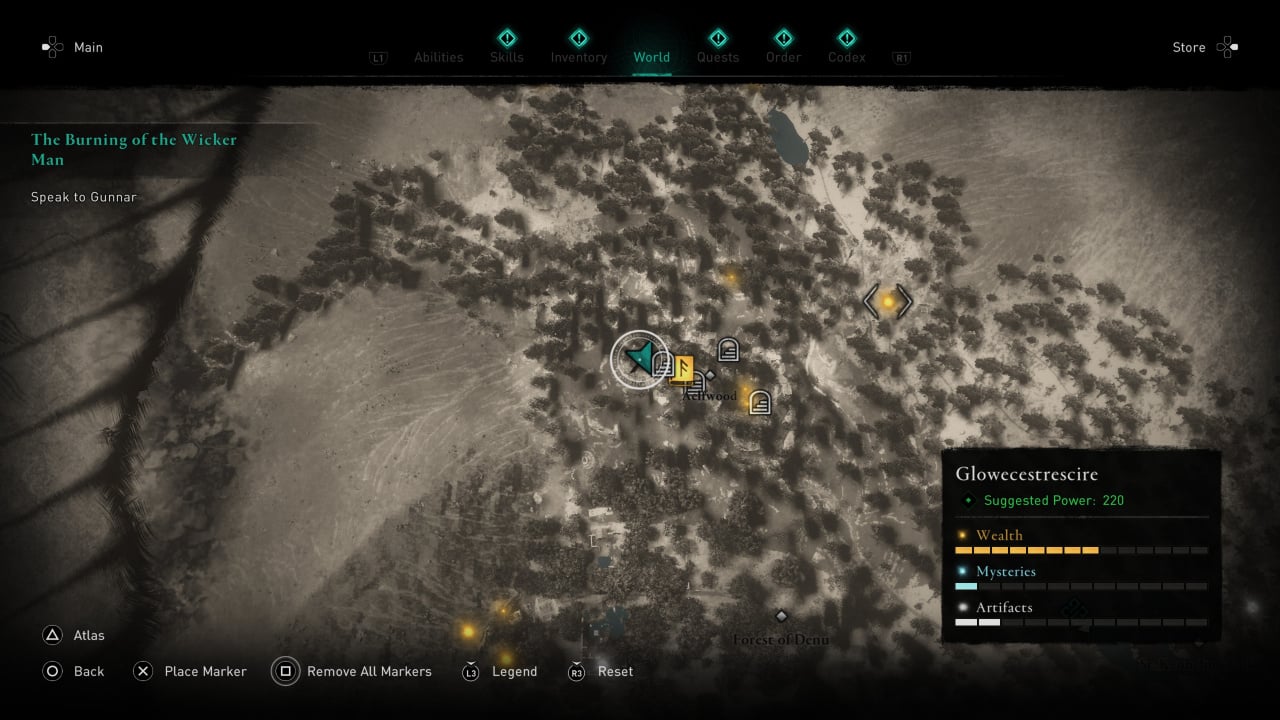Select the yellow rune quest marker

click(x=684, y=369)
